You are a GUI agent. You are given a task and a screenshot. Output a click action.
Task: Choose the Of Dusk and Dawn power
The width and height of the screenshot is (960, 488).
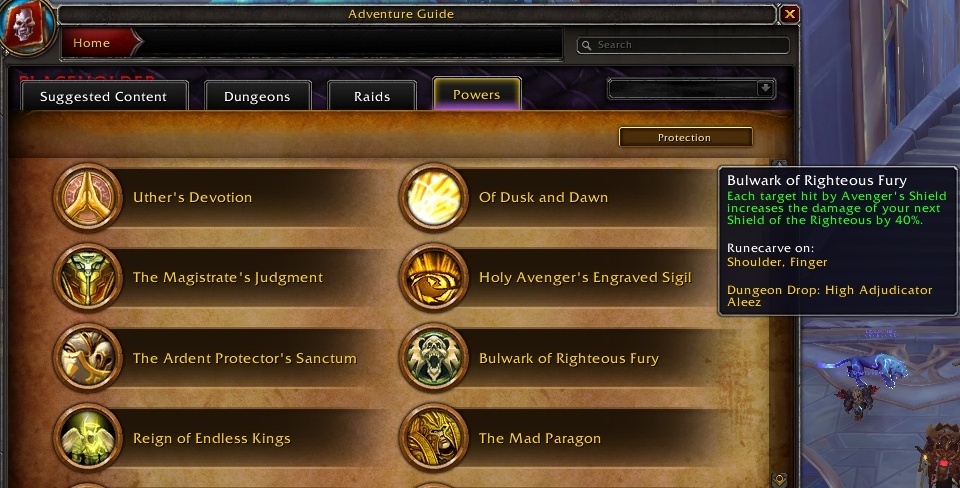[543, 197]
